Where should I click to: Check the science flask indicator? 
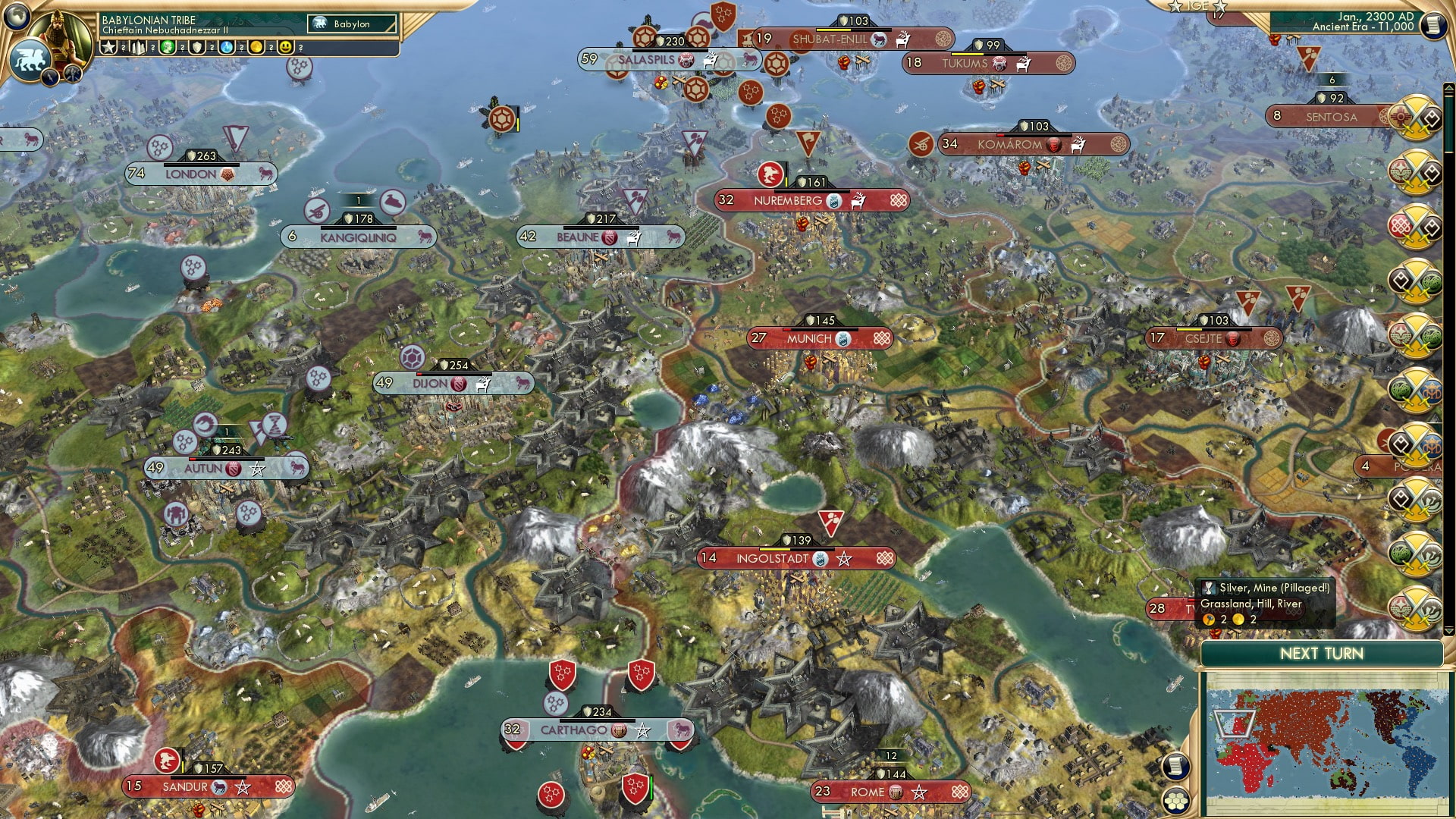[227, 48]
